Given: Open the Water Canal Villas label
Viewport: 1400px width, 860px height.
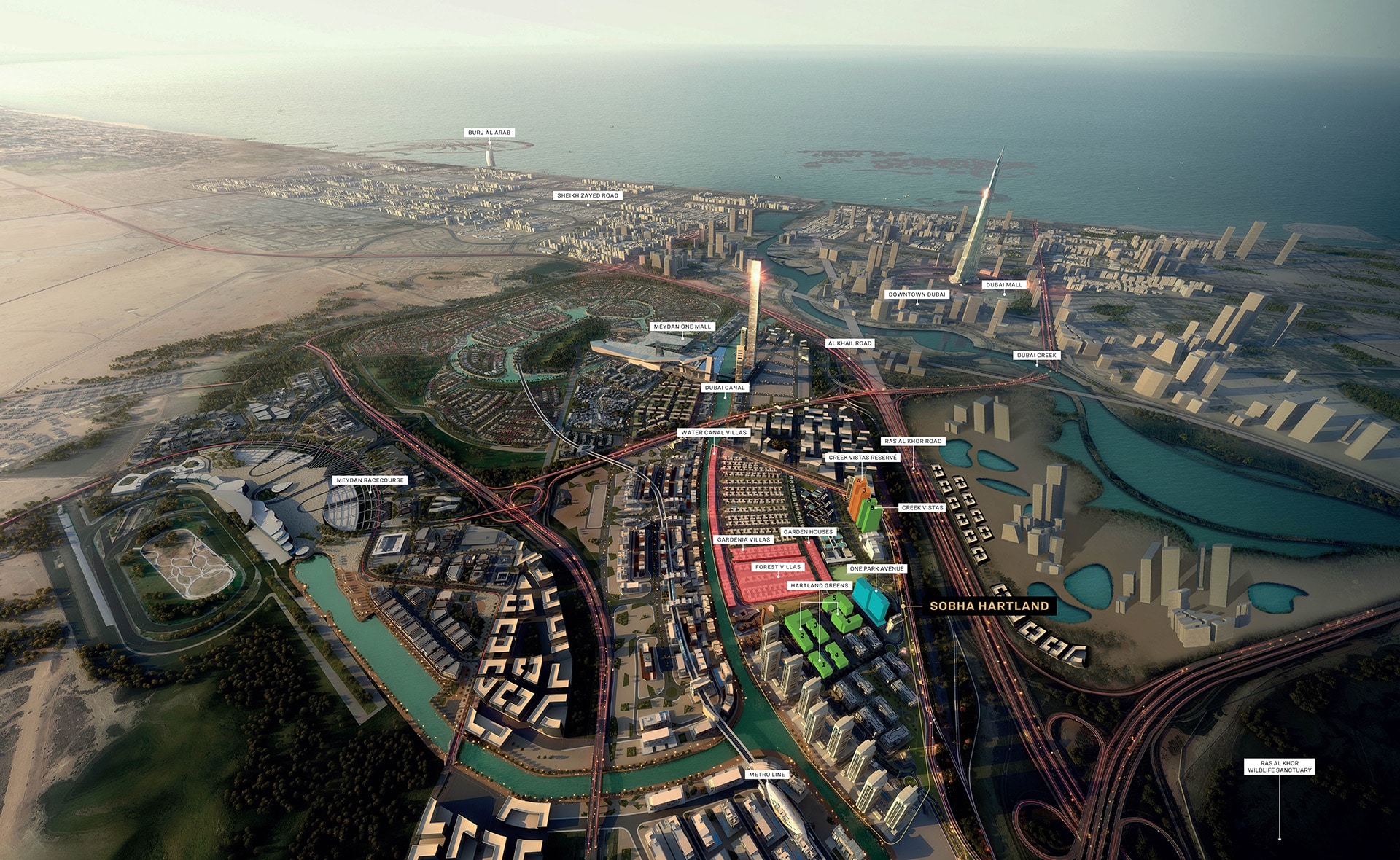Looking at the screenshot, I should (714, 432).
